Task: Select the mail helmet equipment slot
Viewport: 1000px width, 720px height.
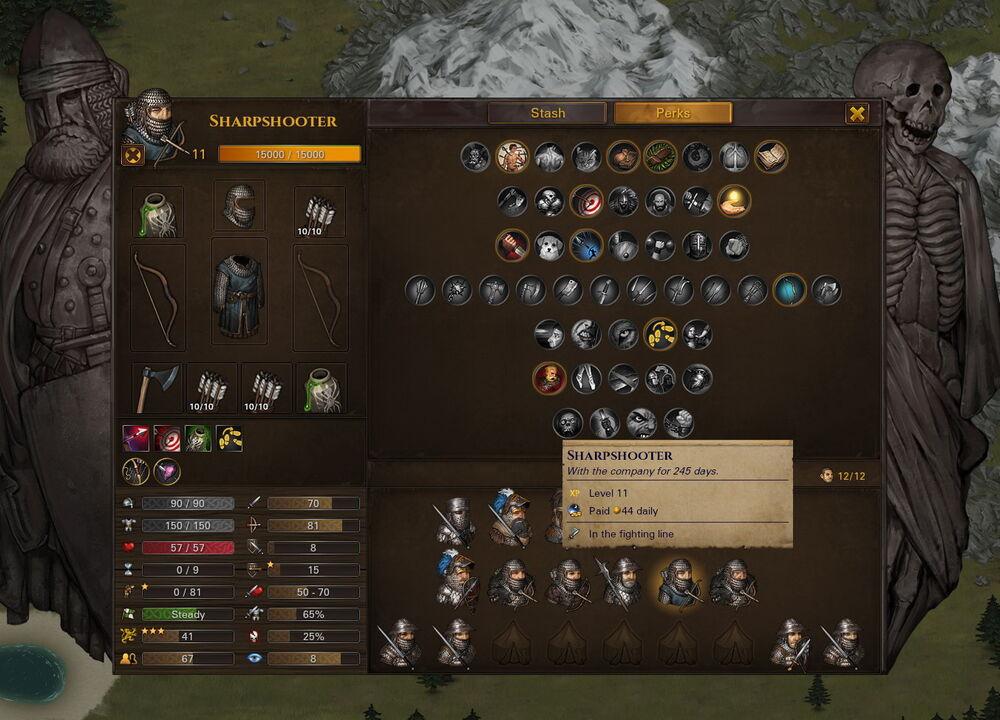Action: 239,207
